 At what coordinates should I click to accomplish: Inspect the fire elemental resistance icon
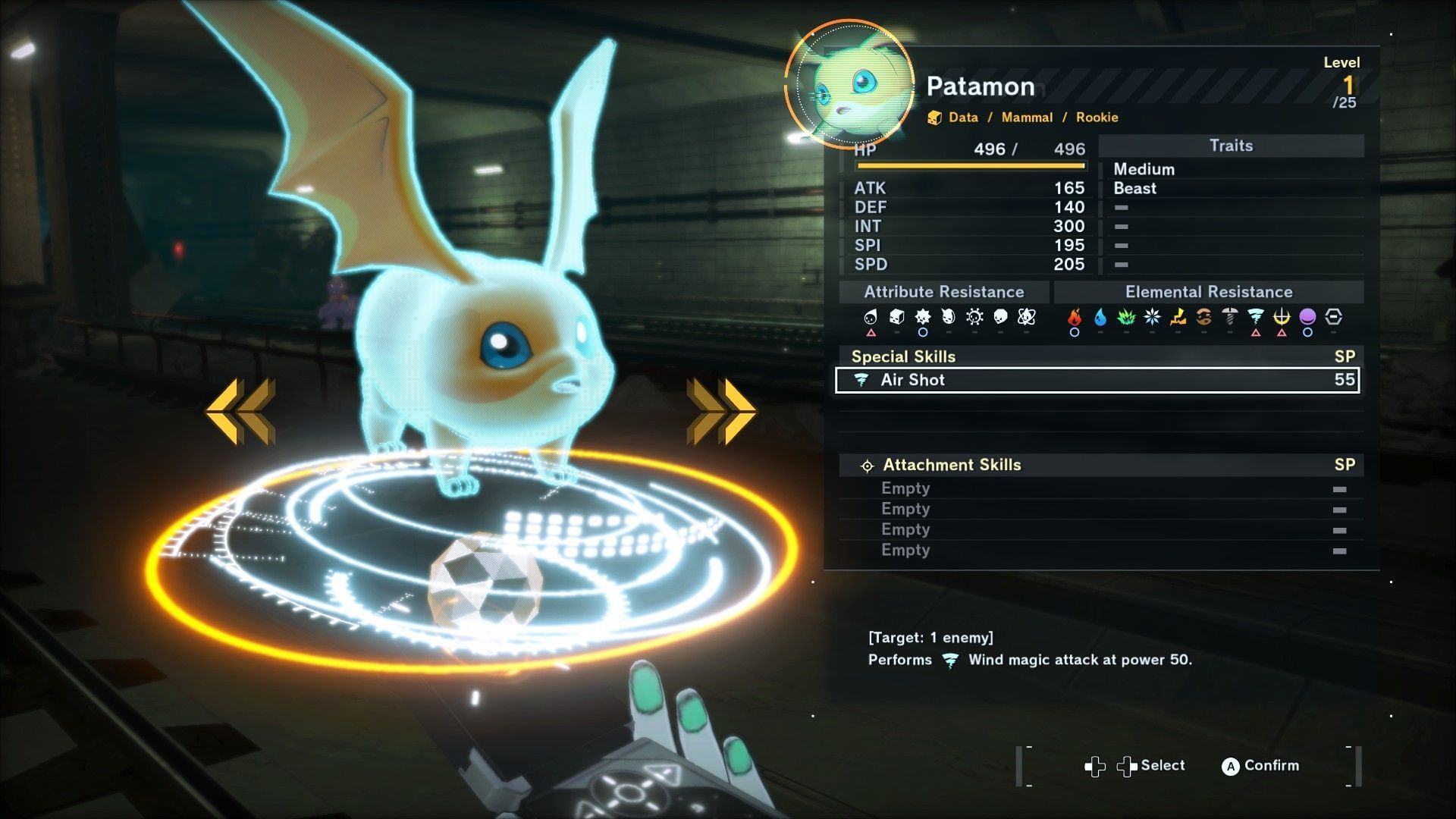click(x=1075, y=317)
